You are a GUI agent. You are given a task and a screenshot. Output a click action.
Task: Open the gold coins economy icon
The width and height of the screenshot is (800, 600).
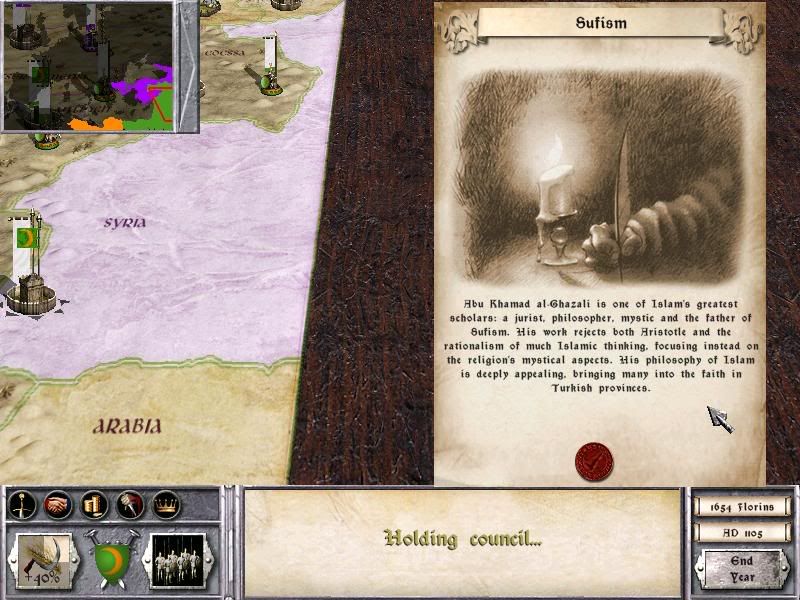coord(93,506)
